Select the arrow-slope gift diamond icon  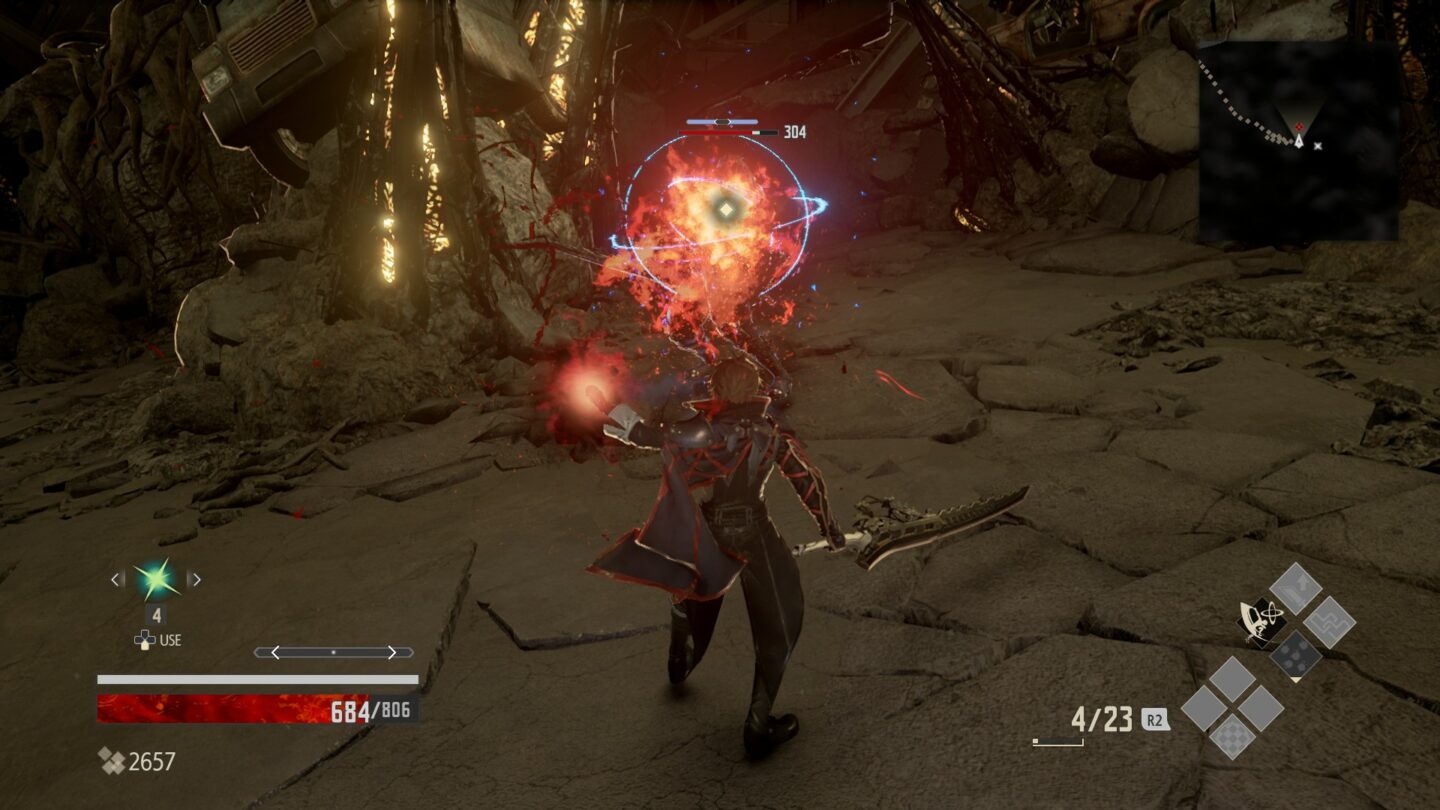click(x=1296, y=588)
